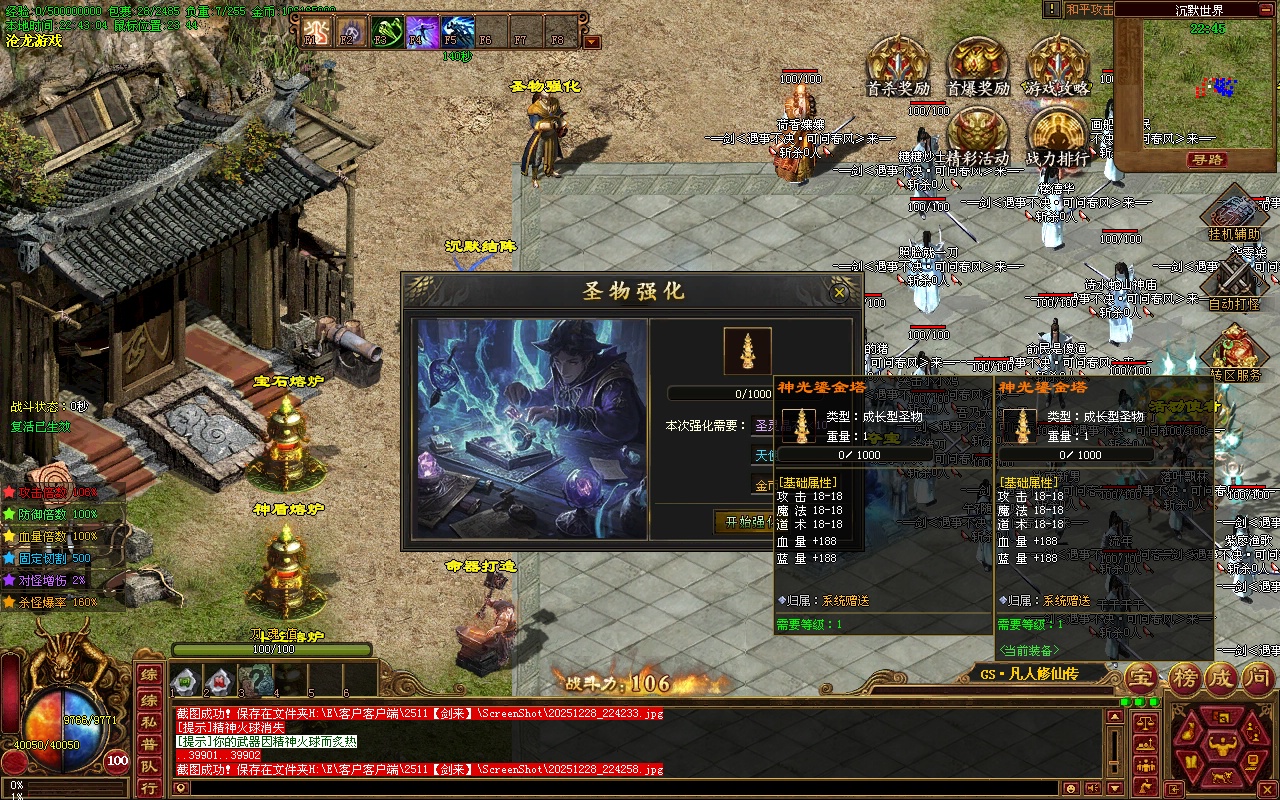Open the 游戏攻略 guide icon

point(1056,63)
